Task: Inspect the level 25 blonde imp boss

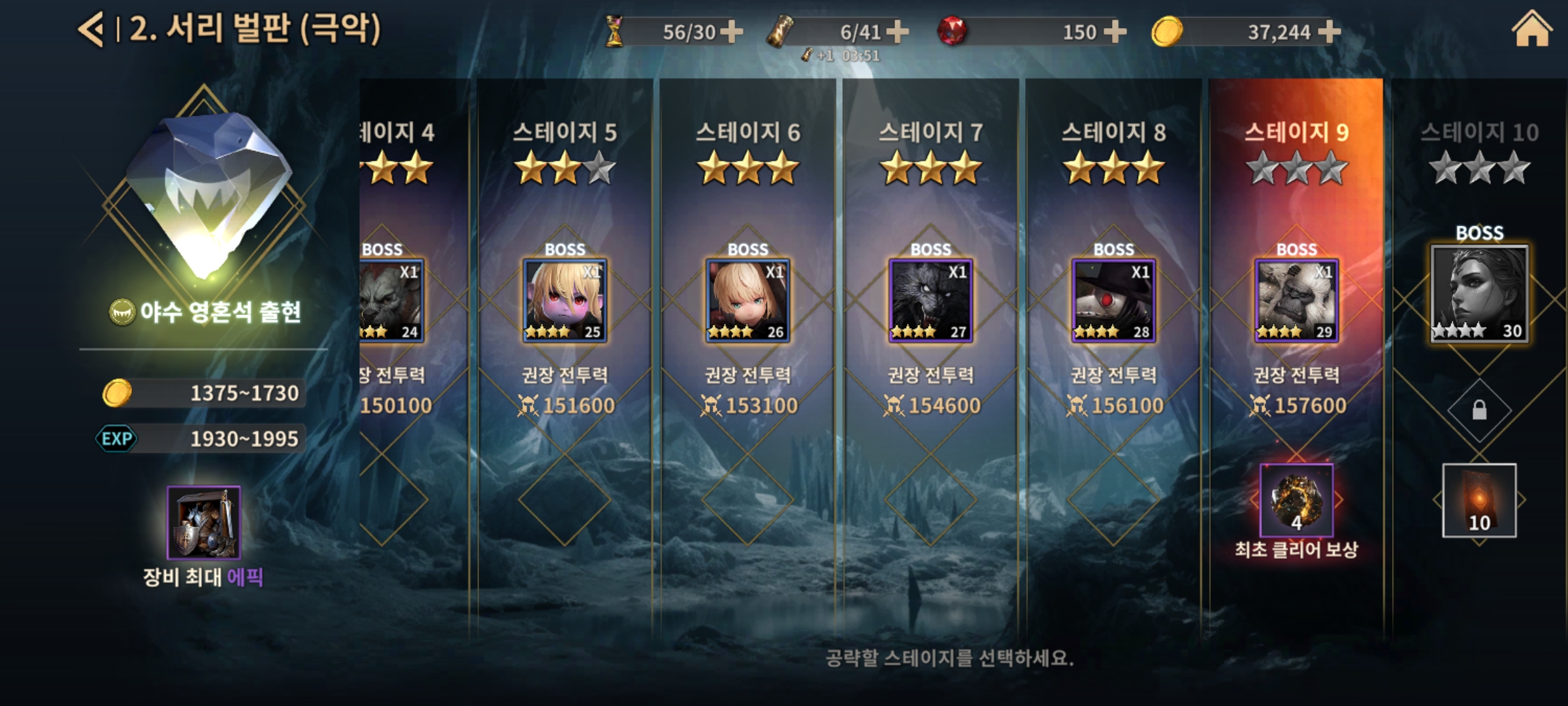Action: (x=565, y=301)
